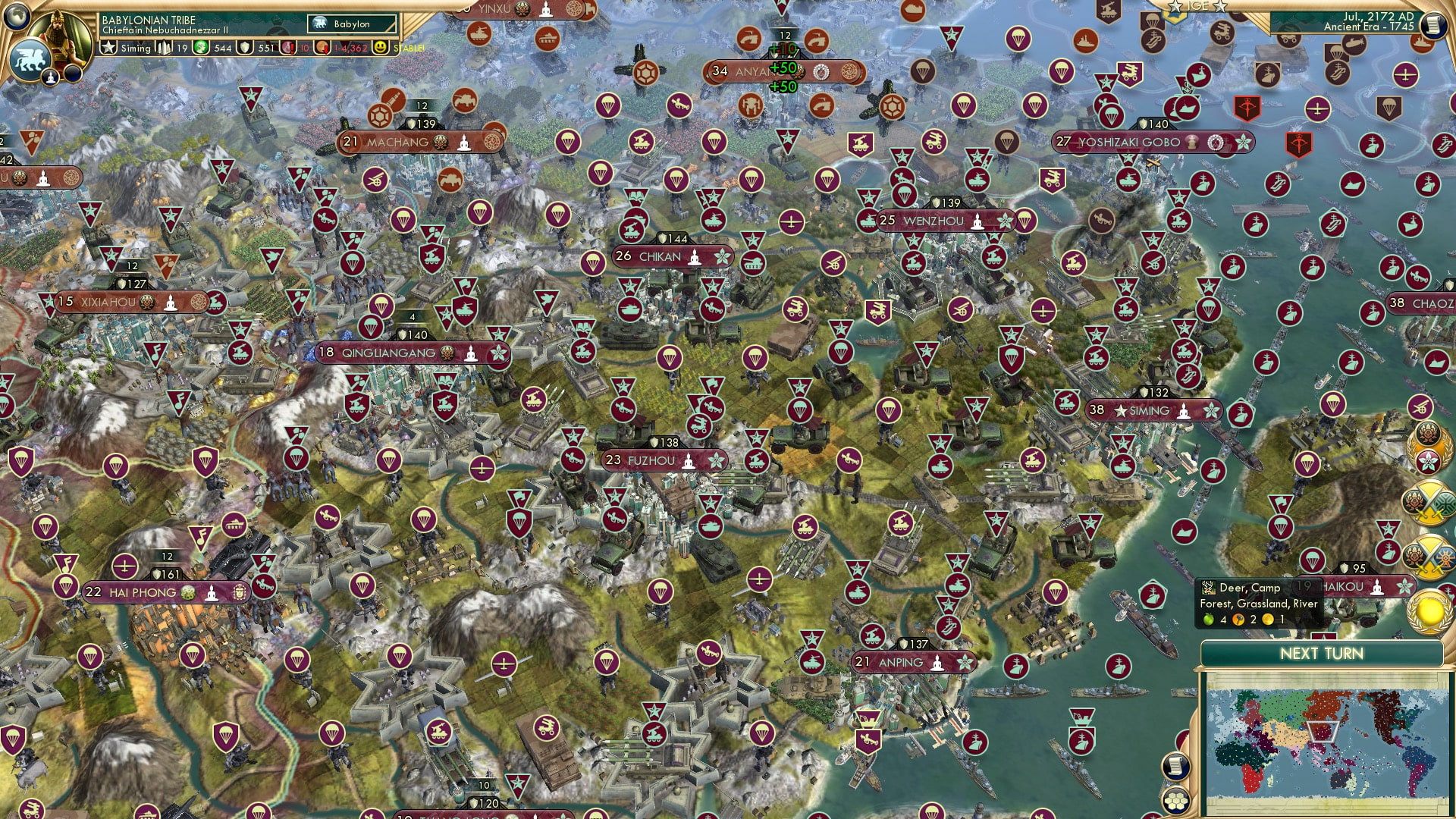
Task: Click the smiley face showing STABLE status
Action: (x=379, y=48)
